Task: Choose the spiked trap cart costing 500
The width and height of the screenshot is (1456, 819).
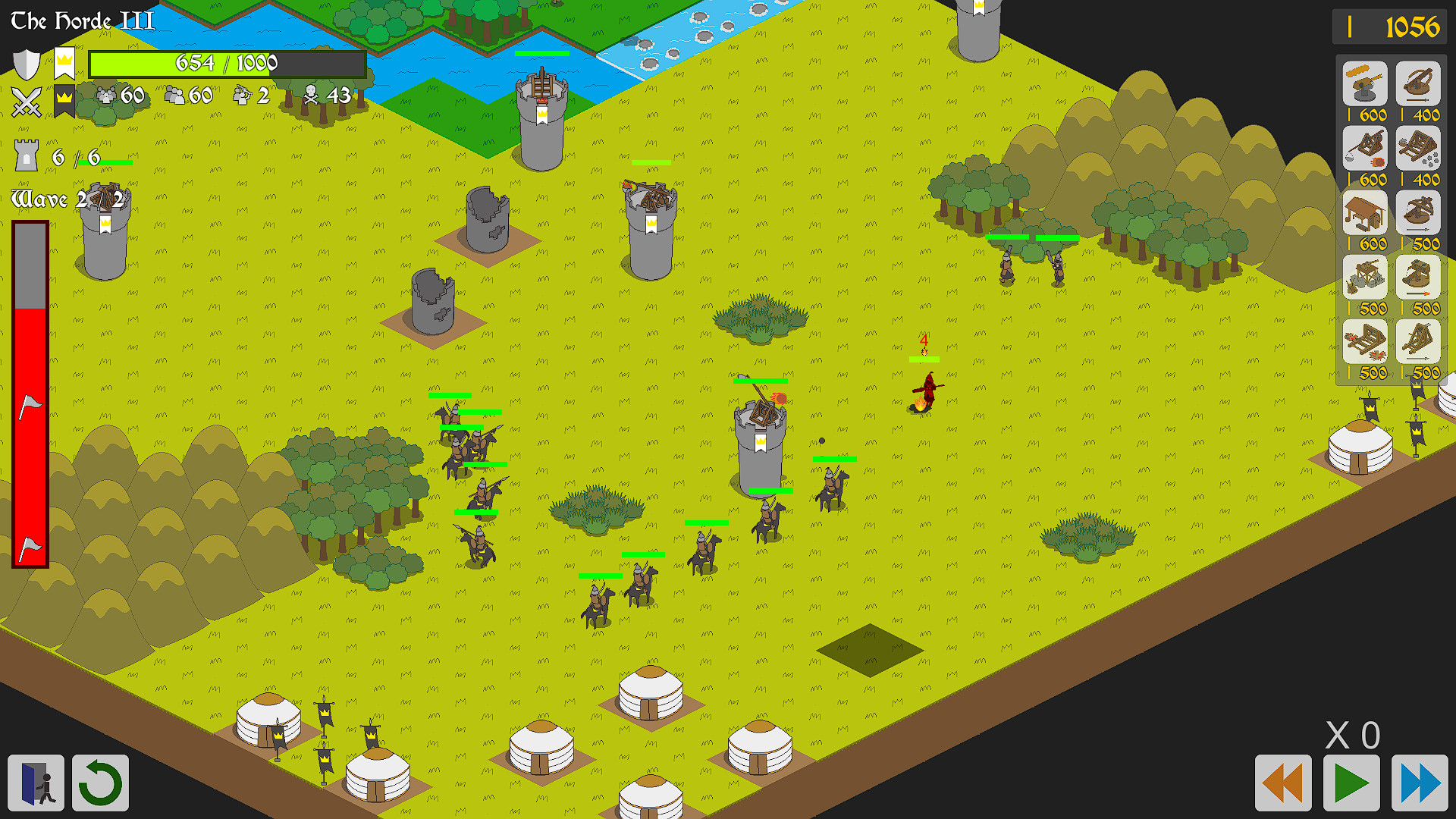Action: tap(1363, 341)
